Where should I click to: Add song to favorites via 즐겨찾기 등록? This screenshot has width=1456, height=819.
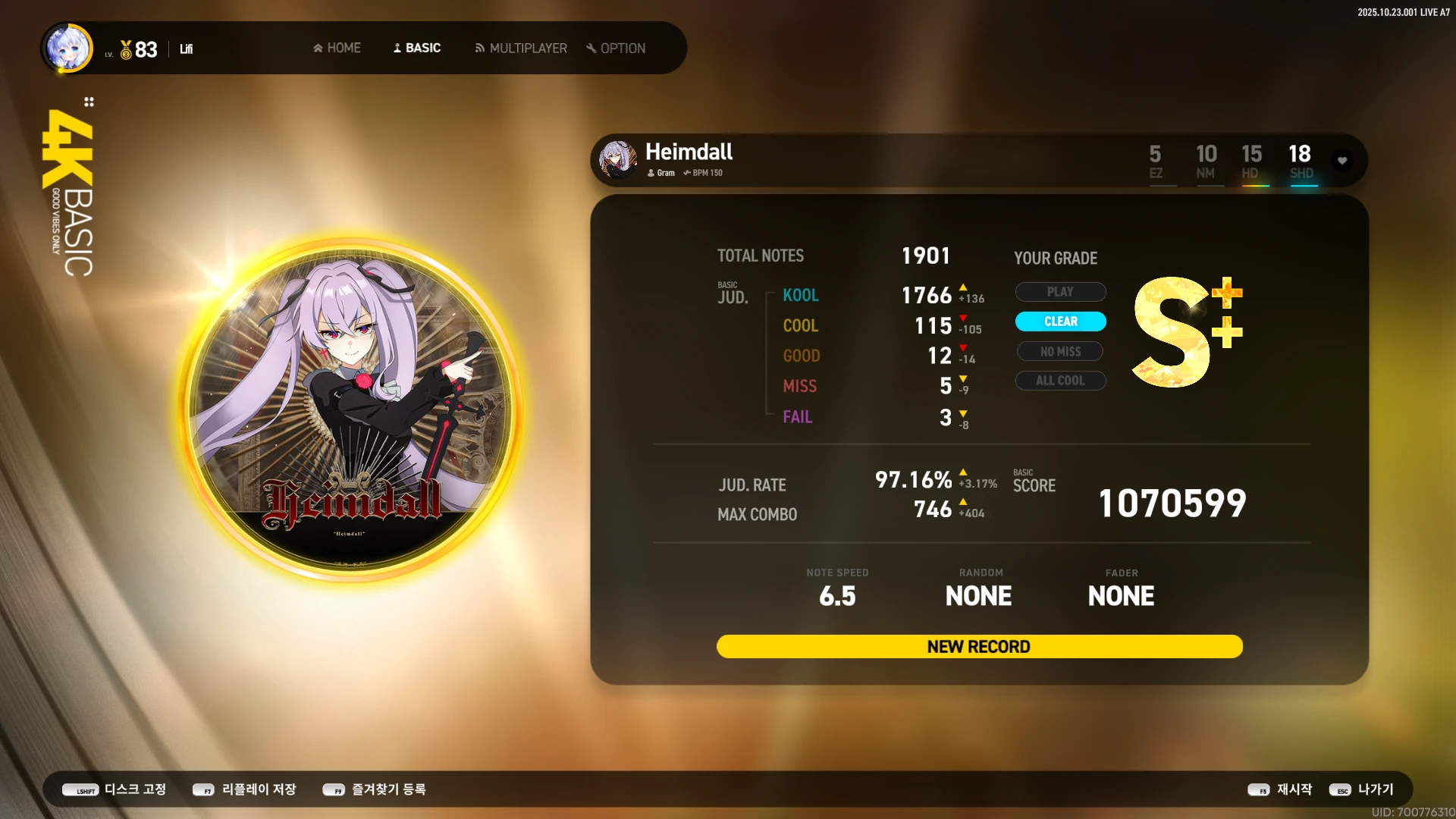coord(375,789)
